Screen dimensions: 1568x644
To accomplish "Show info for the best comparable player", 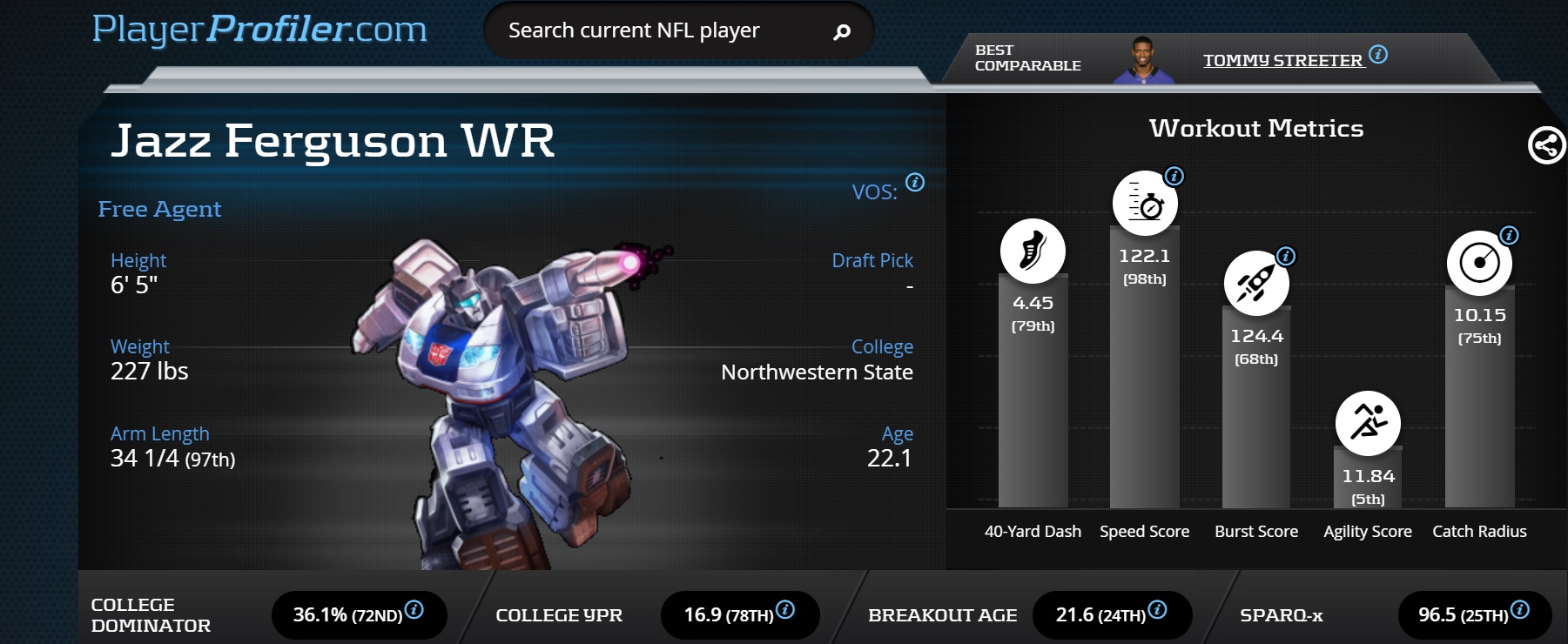I will [x=1378, y=54].
